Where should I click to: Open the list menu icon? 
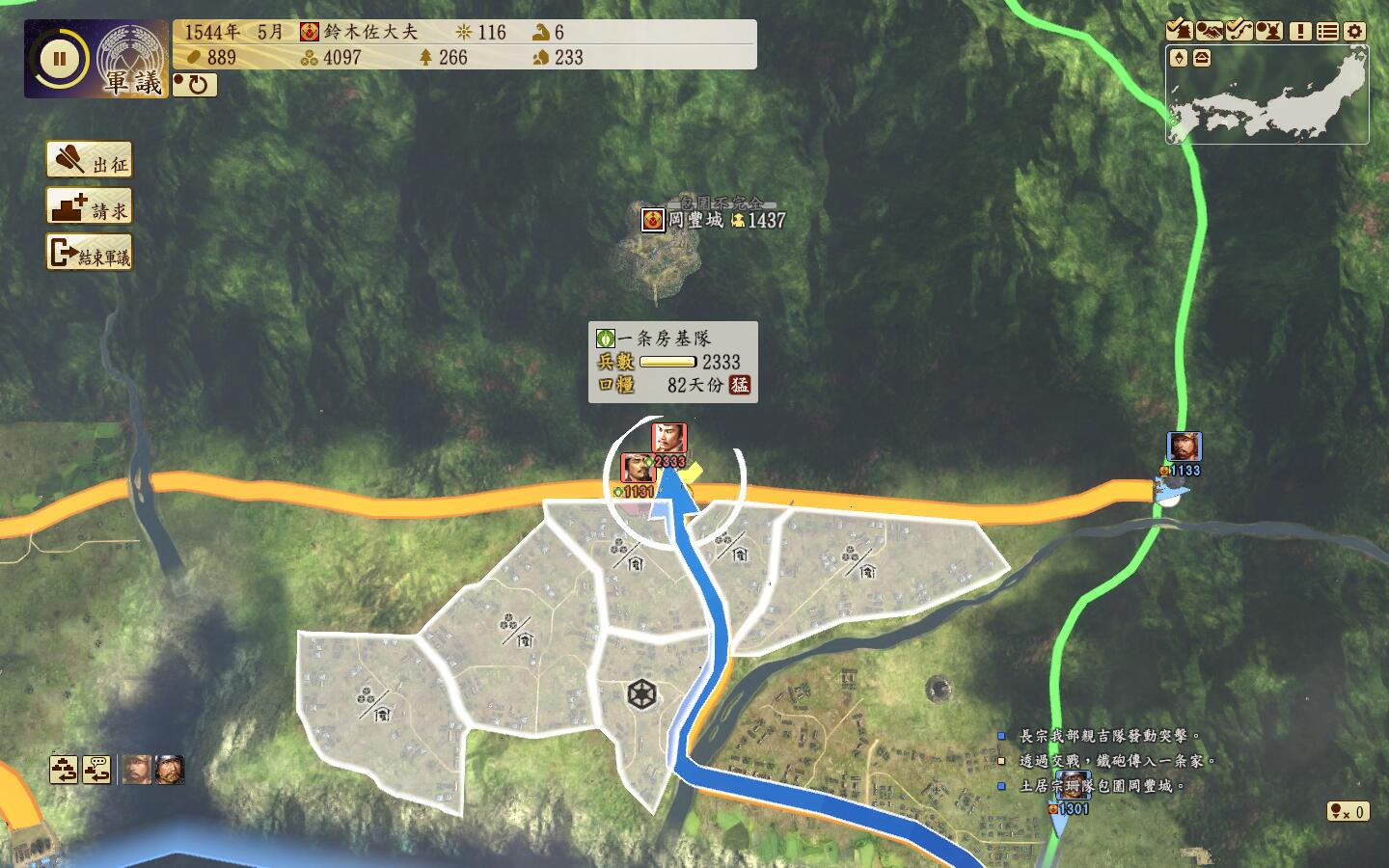click(1327, 31)
